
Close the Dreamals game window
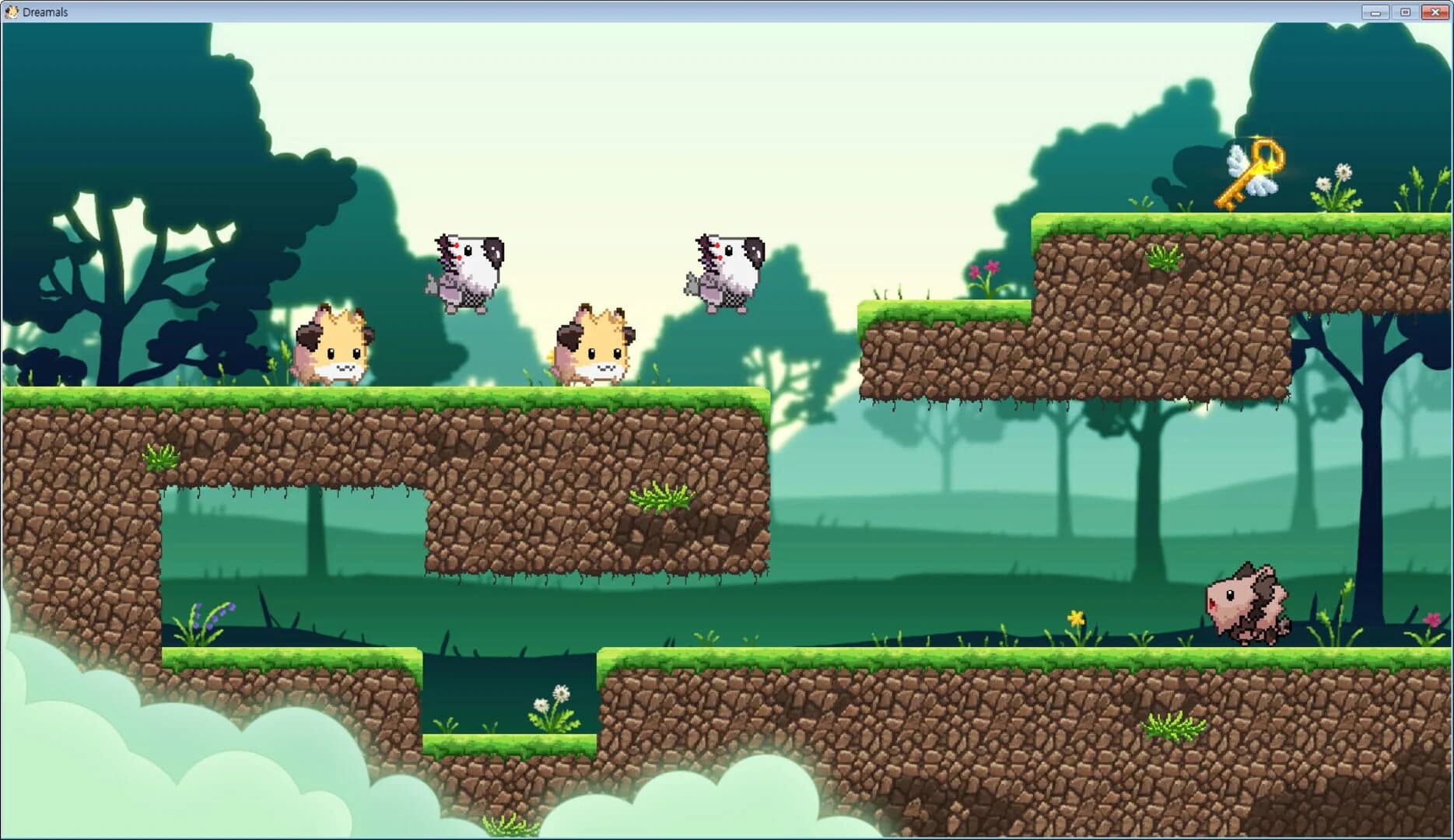(1434, 12)
